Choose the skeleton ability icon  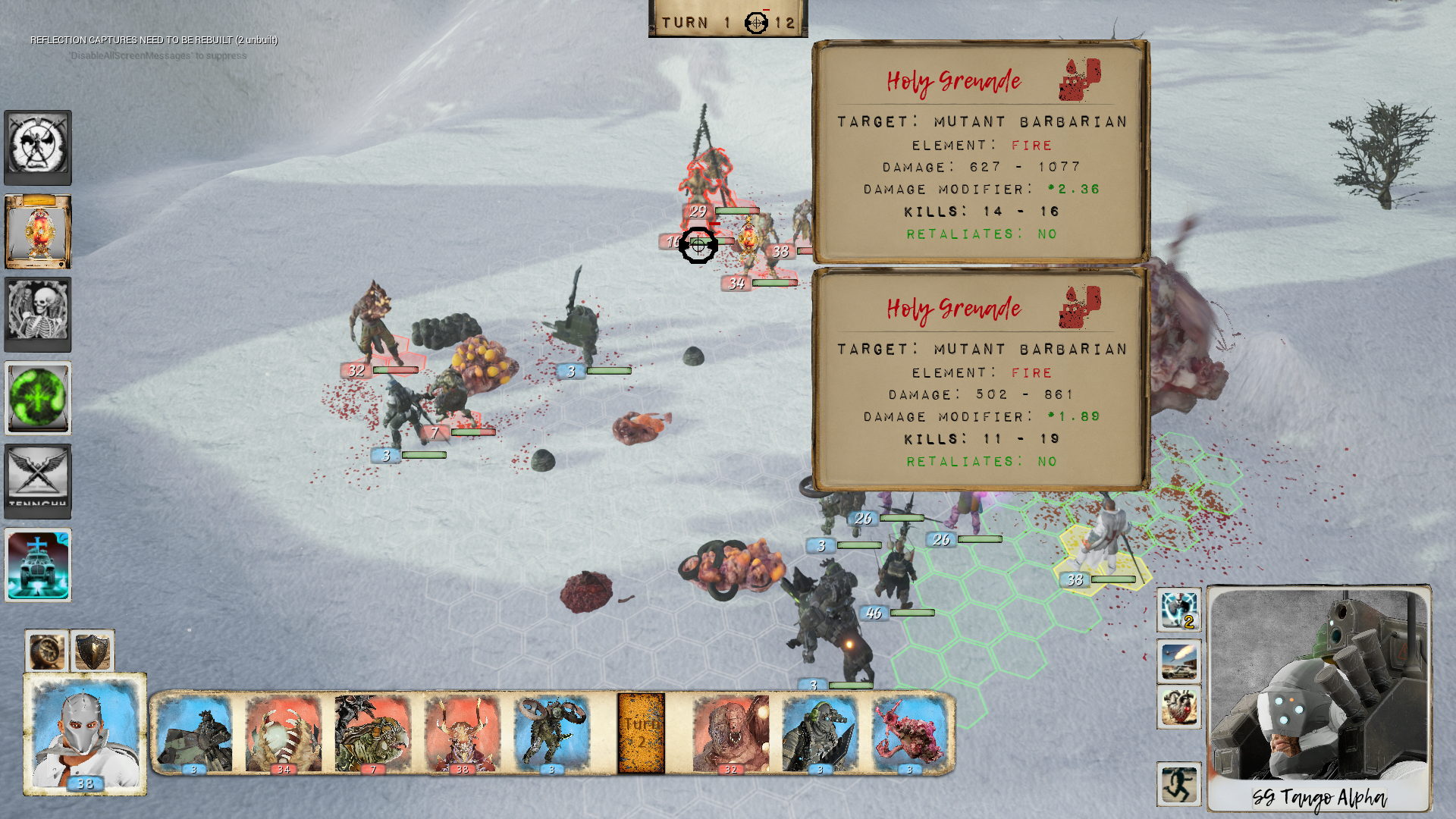coord(38,314)
